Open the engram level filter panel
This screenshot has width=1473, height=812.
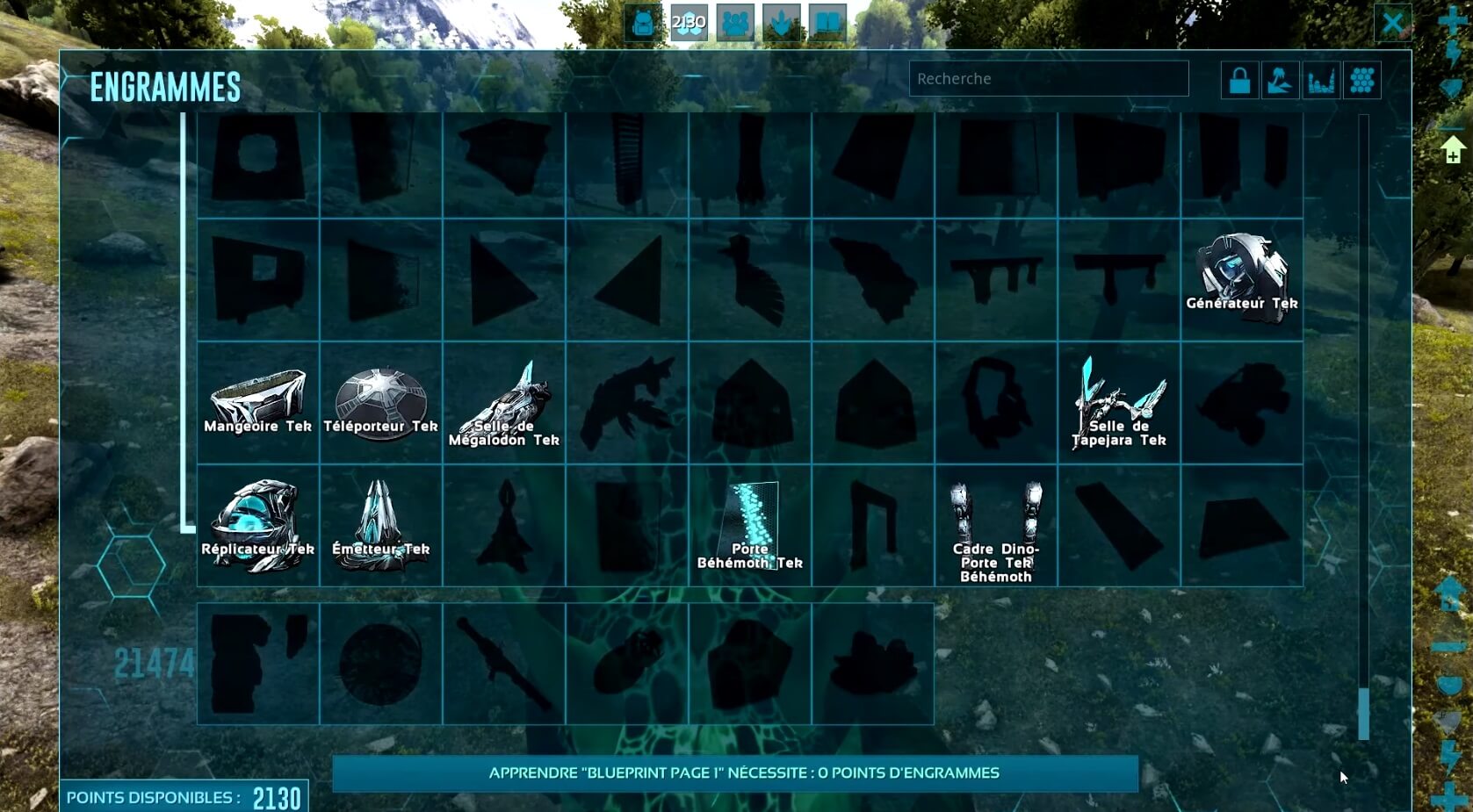point(1321,79)
